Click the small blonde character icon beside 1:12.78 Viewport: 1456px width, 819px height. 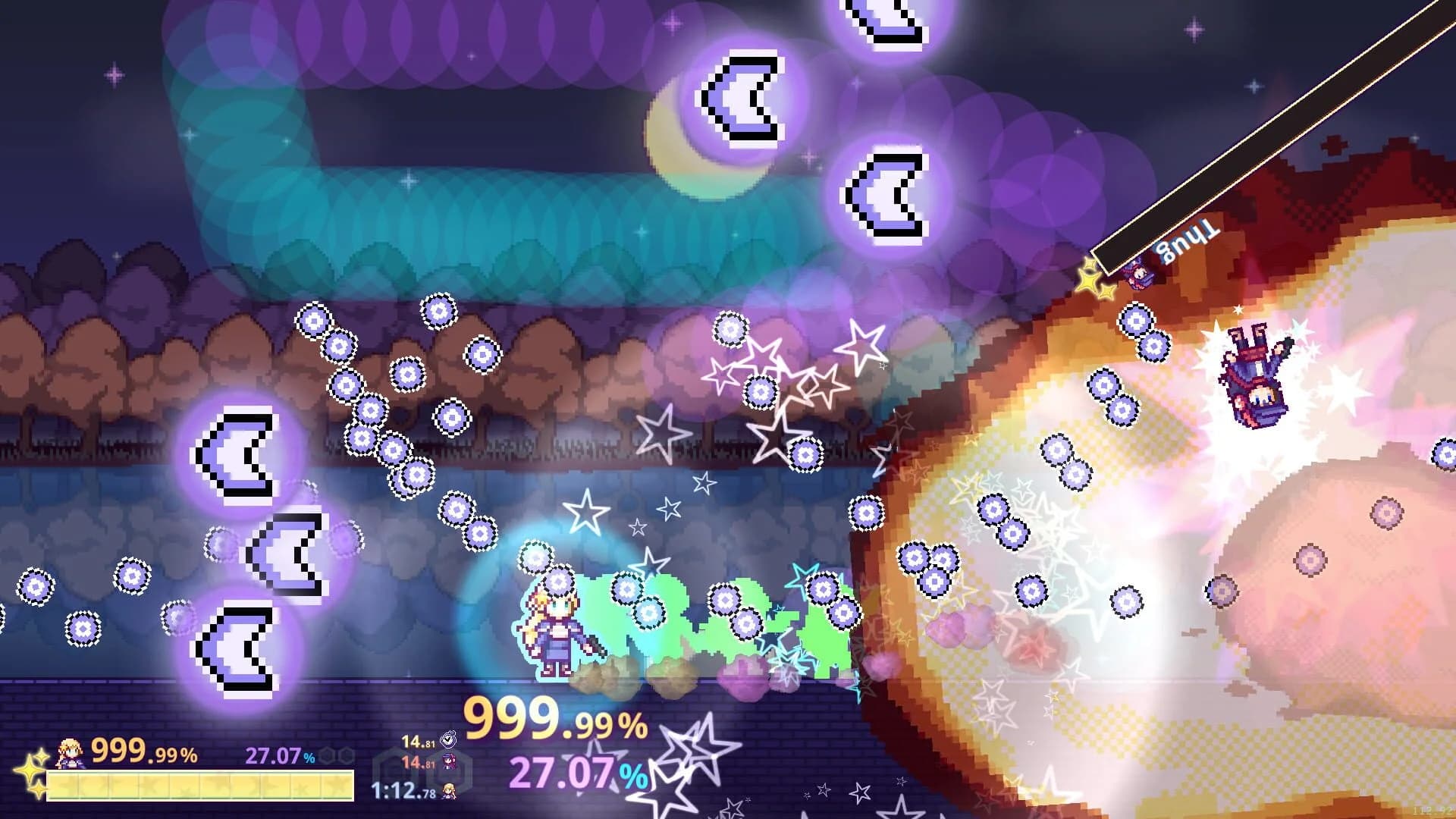click(449, 792)
